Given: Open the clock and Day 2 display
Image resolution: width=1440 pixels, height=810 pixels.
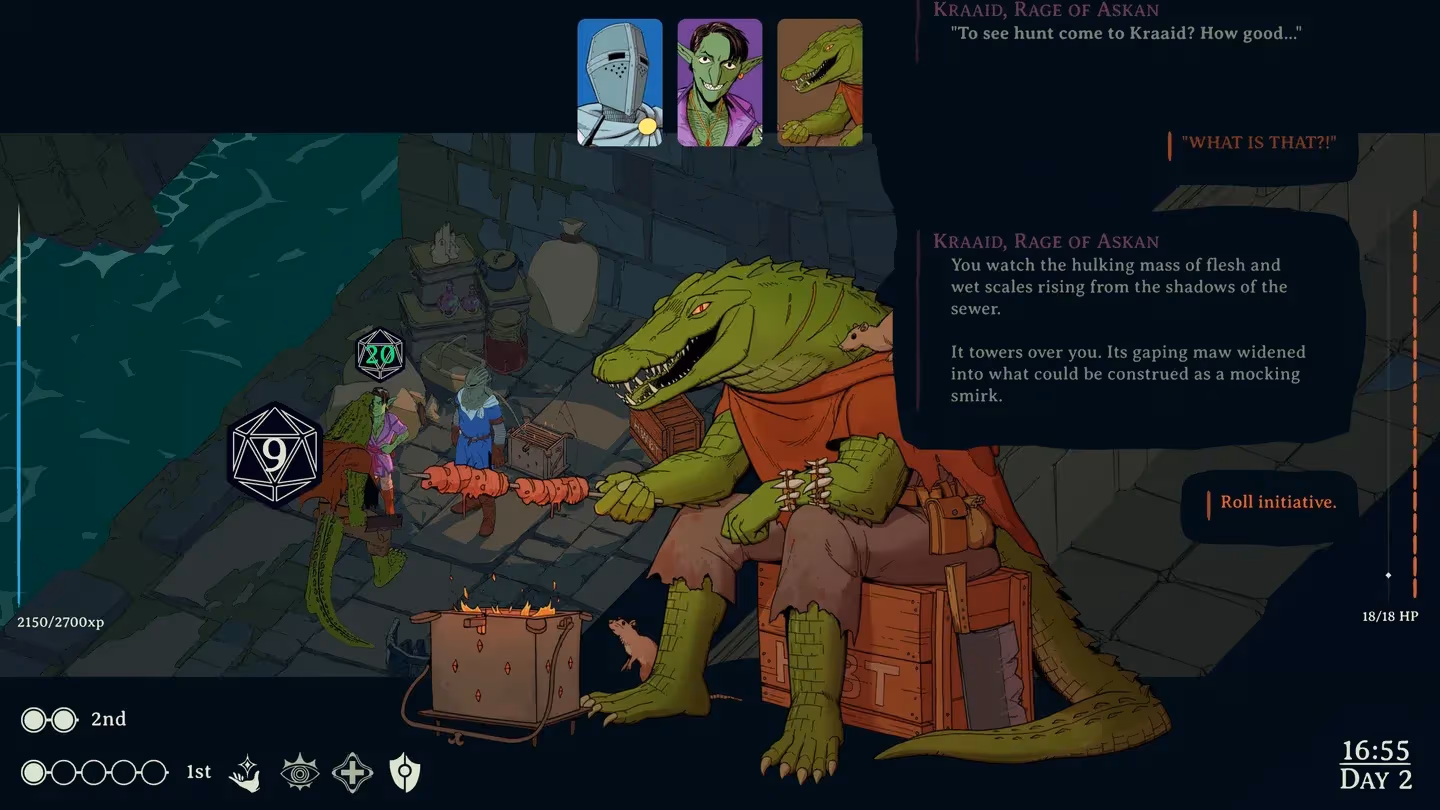Looking at the screenshot, I should pyautogui.click(x=1376, y=765).
